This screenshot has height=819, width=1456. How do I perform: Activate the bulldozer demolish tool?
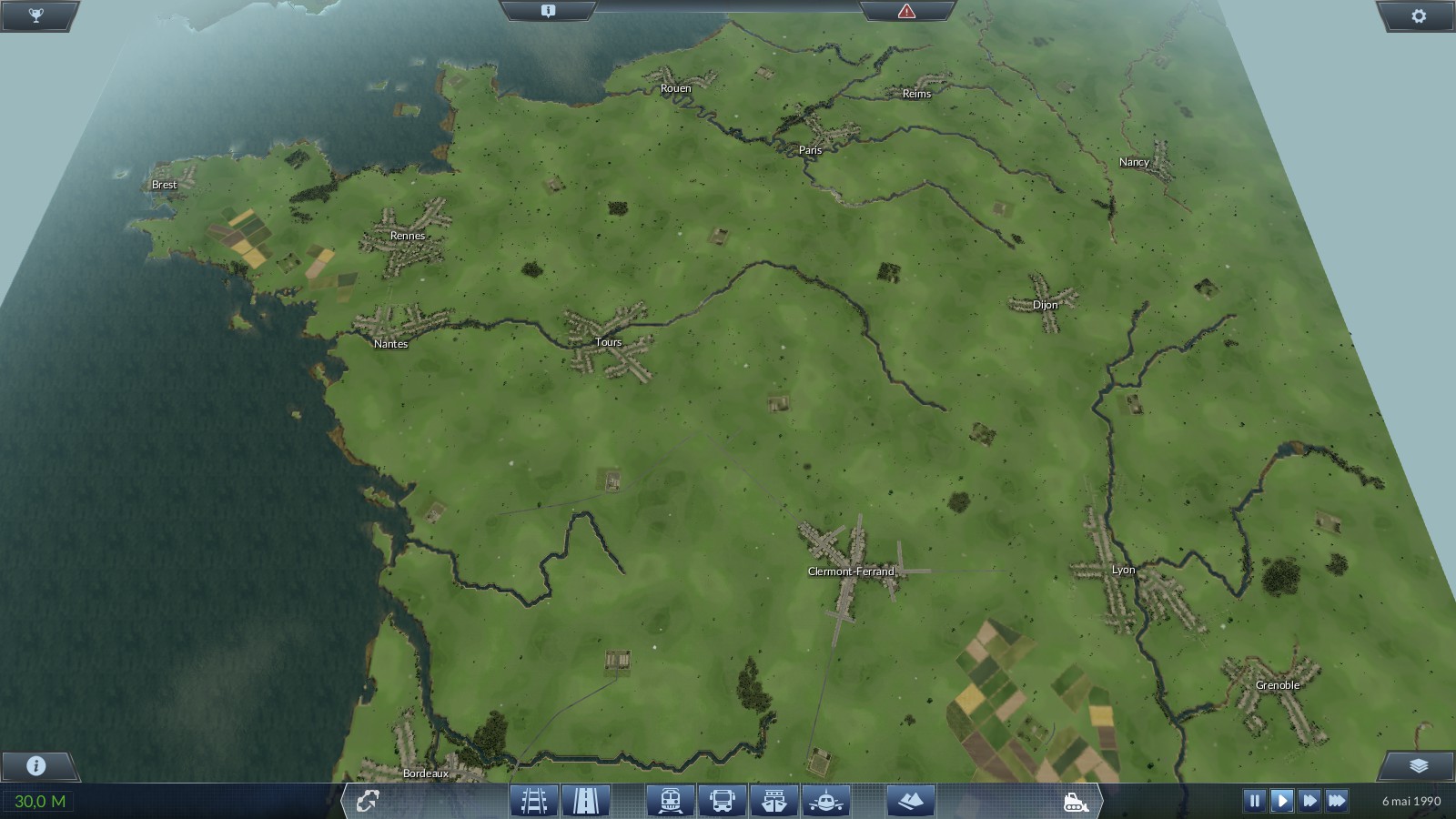(1076, 802)
